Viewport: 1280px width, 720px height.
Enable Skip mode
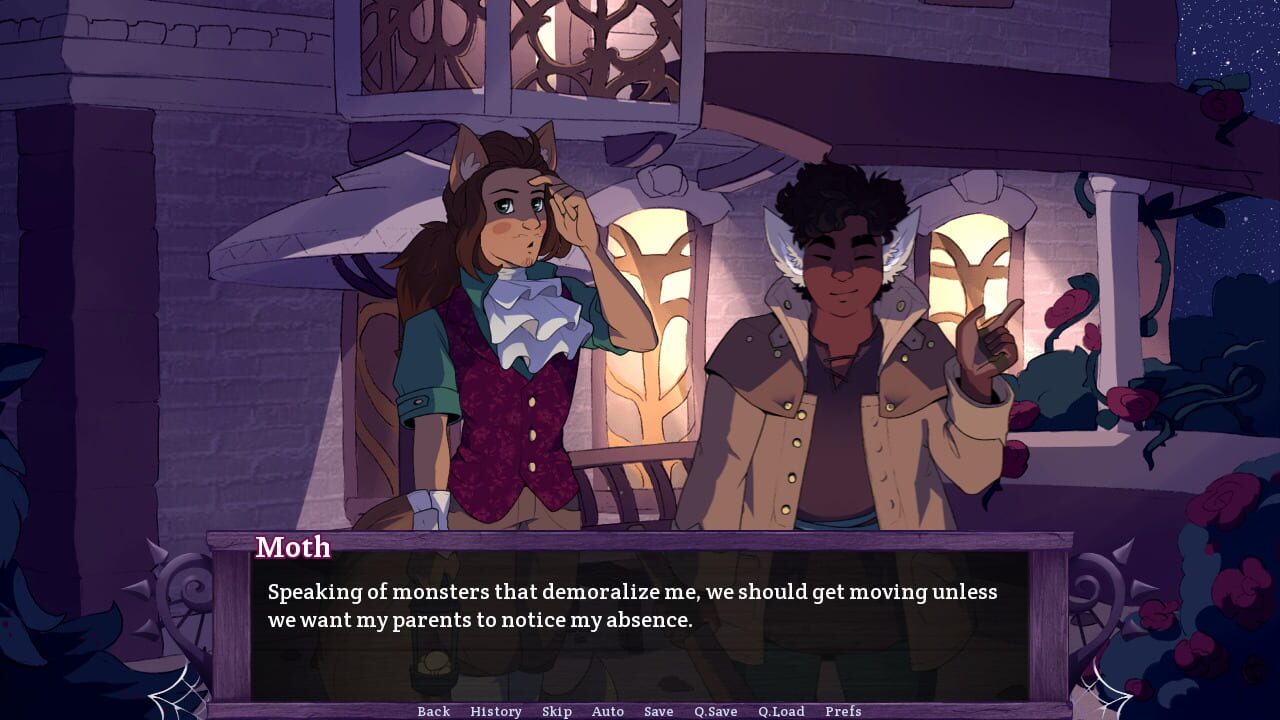tap(557, 711)
